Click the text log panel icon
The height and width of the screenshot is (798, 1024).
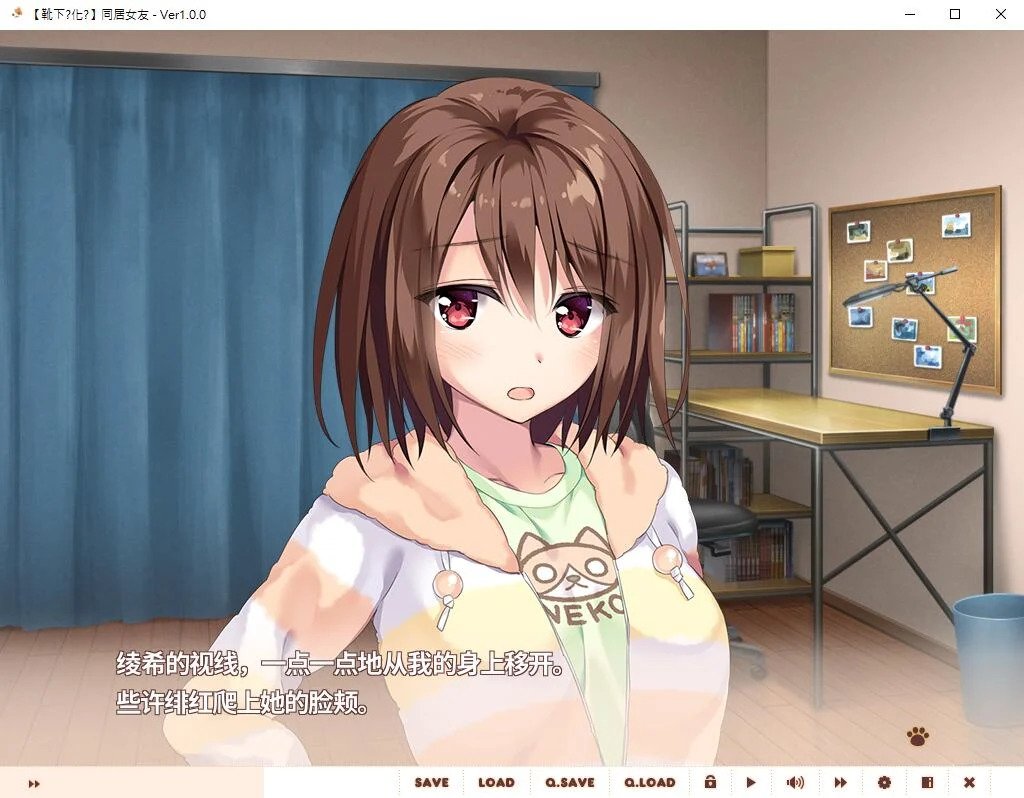point(927,782)
